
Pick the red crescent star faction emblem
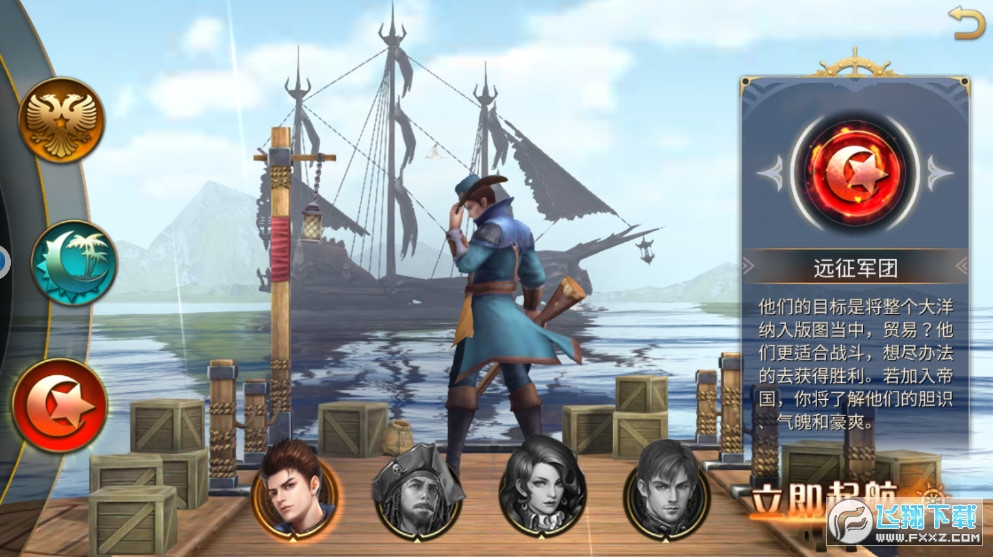[x=60, y=405]
